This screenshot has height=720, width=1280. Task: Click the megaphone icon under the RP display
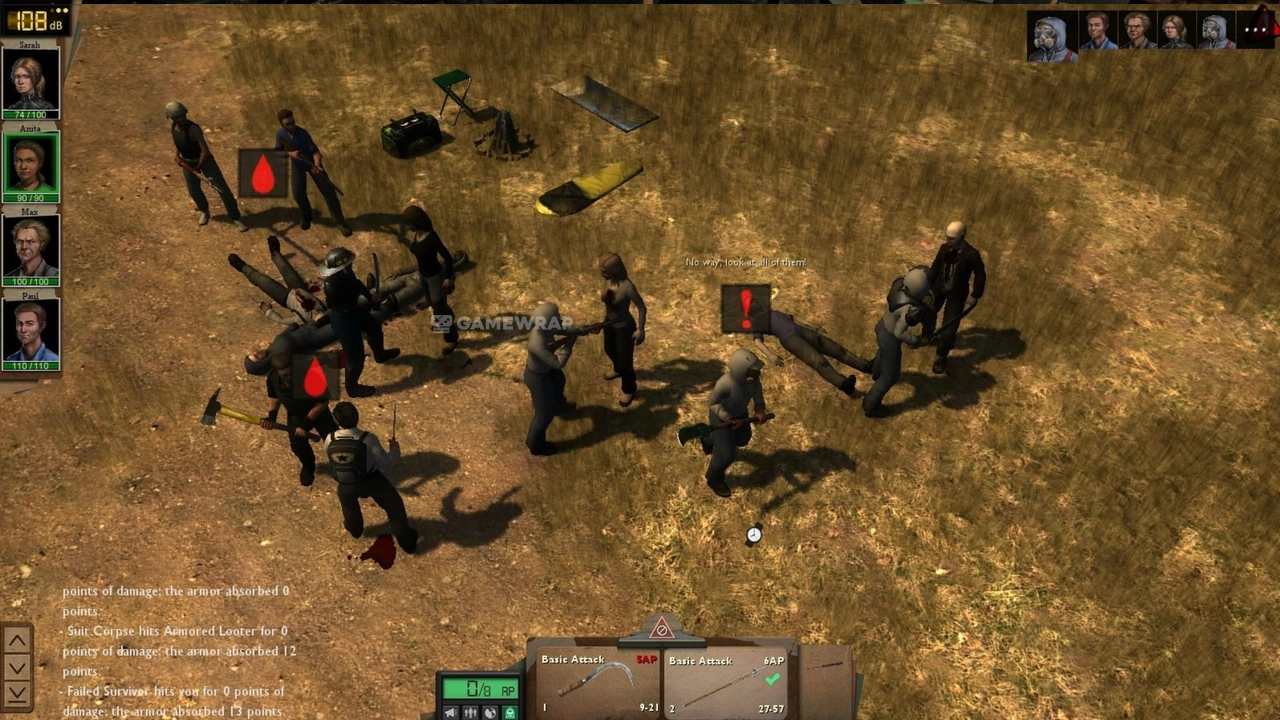[451, 712]
